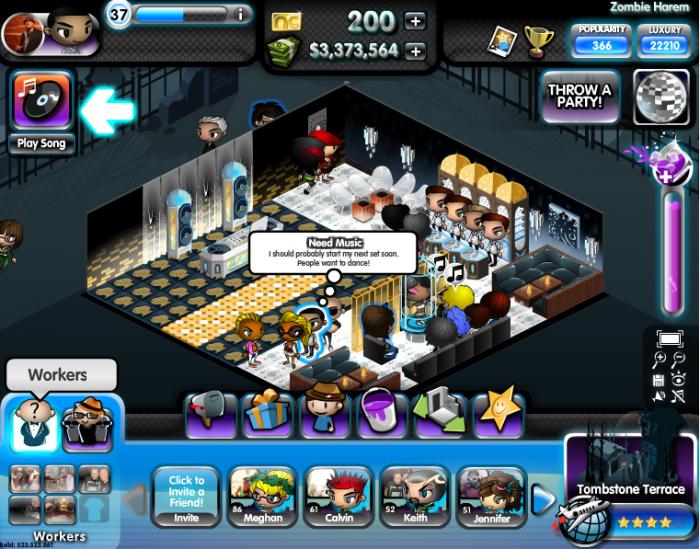Show next friends with the blue right arrow
The height and width of the screenshot is (549, 700).
pyautogui.click(x=543, y=497)
